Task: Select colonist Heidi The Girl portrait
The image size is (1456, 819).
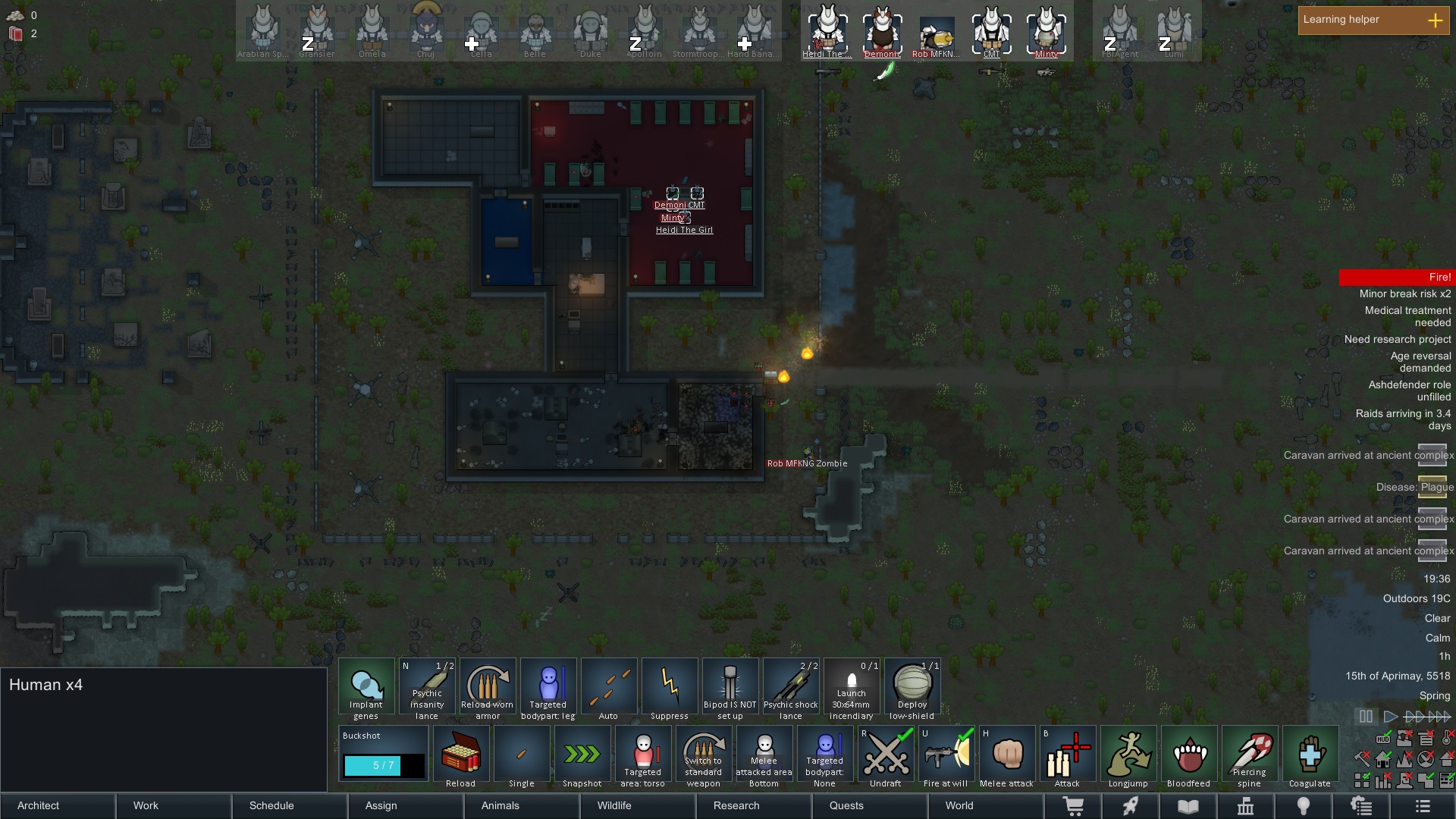Action: [827, 32]
